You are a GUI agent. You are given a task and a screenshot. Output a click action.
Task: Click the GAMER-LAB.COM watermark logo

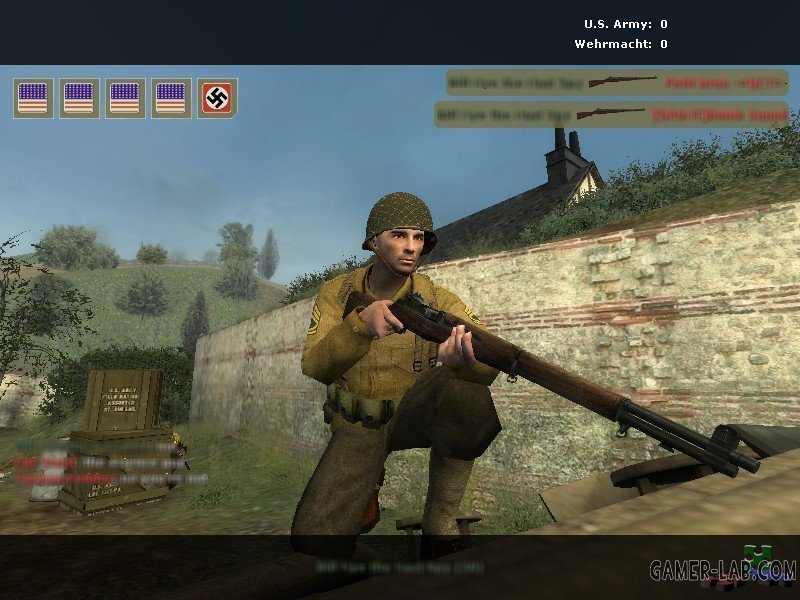point(723,571)
